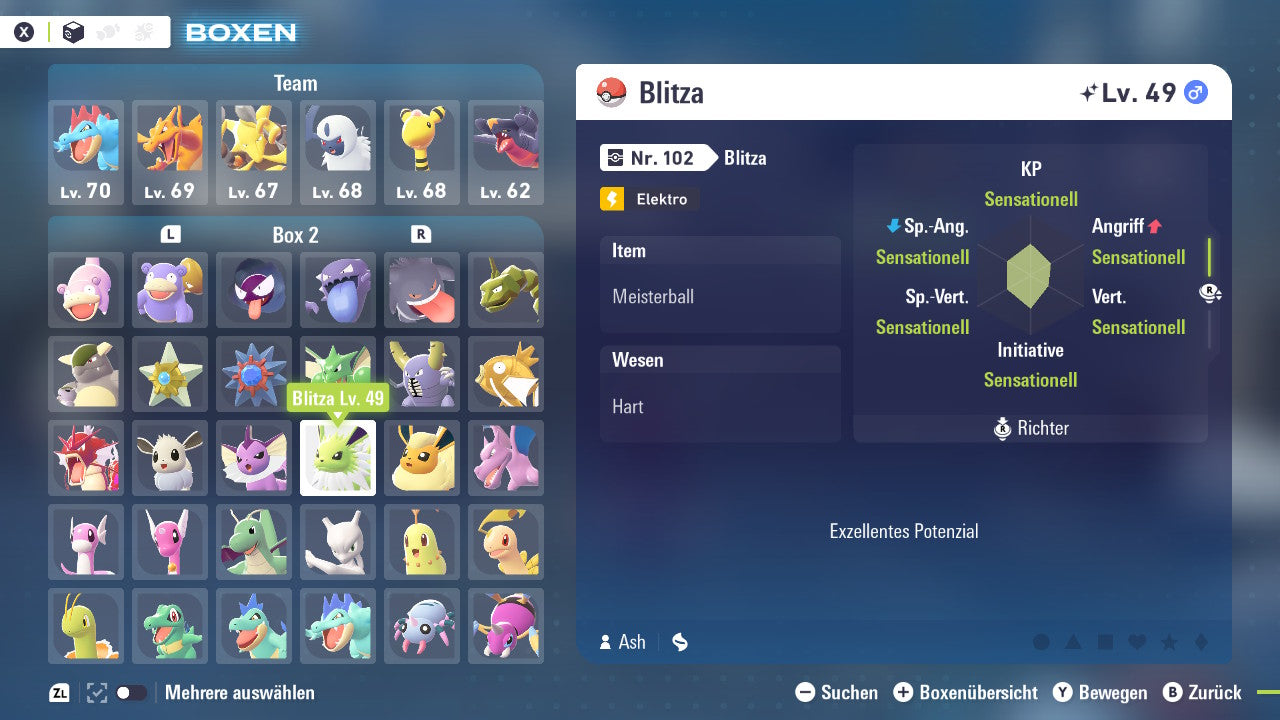This screenshot has height=720, width=1280.
Task: Toggle the circle marker for Blitza
Action: coord(1041,641)
